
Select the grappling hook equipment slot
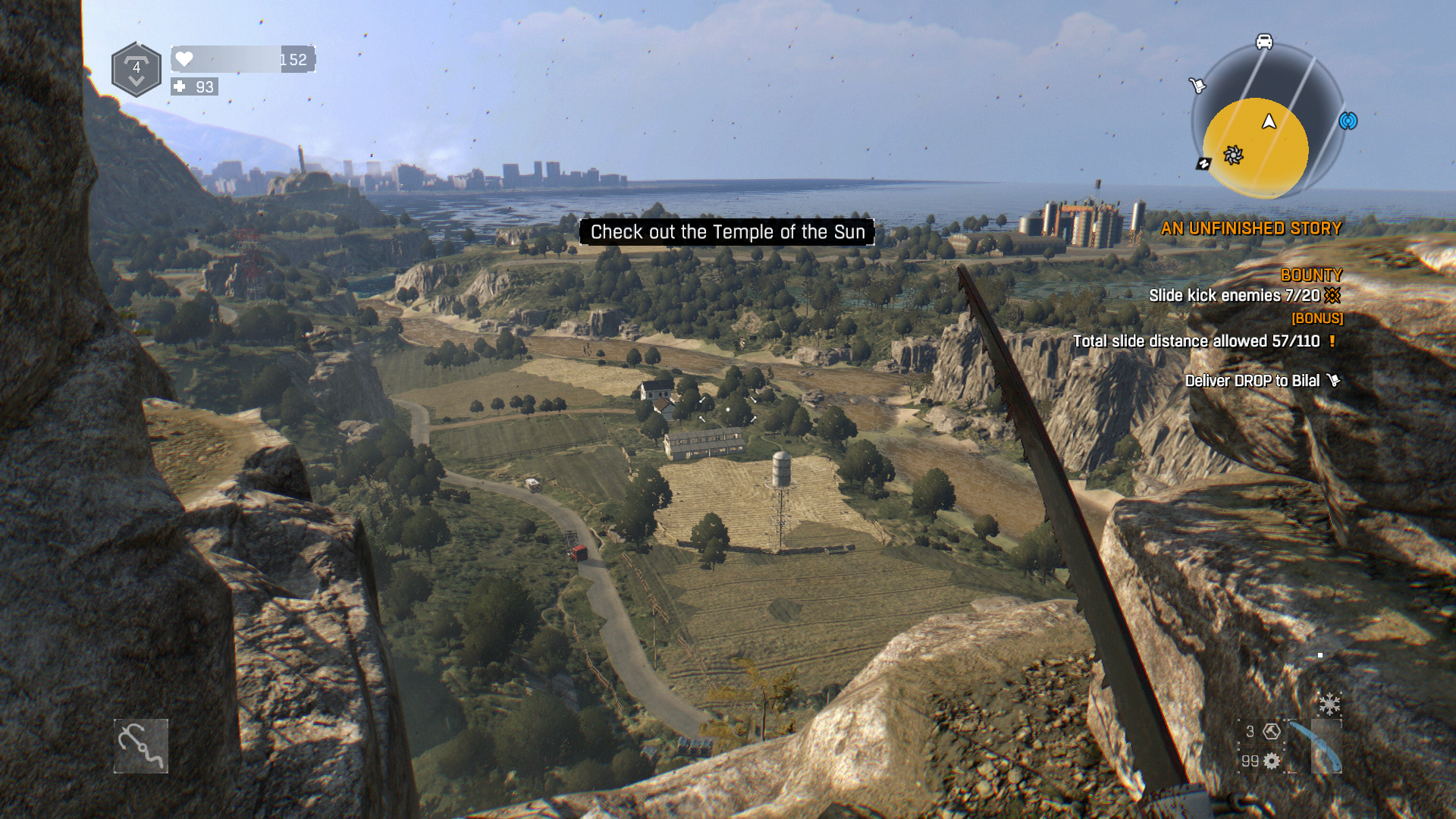(141, 746)
